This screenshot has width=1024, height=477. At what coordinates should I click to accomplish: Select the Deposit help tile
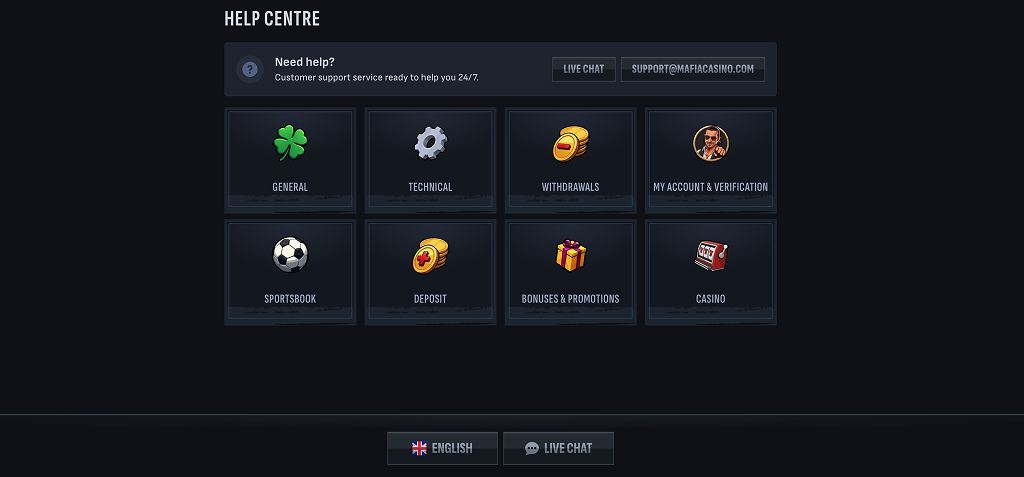pyautogui.click(x=430, y=272)
